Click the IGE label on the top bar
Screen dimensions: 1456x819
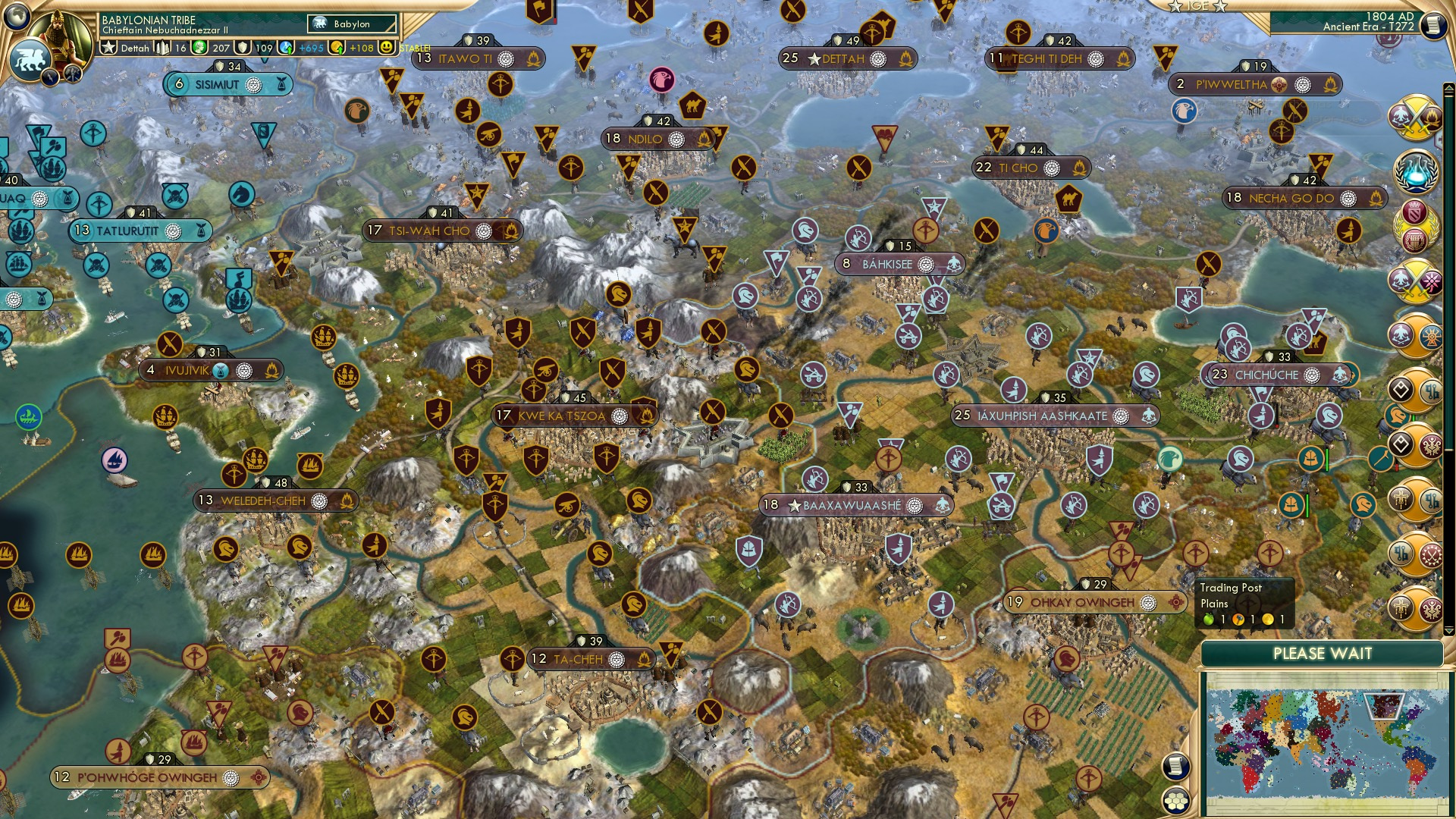(1197, 6)
